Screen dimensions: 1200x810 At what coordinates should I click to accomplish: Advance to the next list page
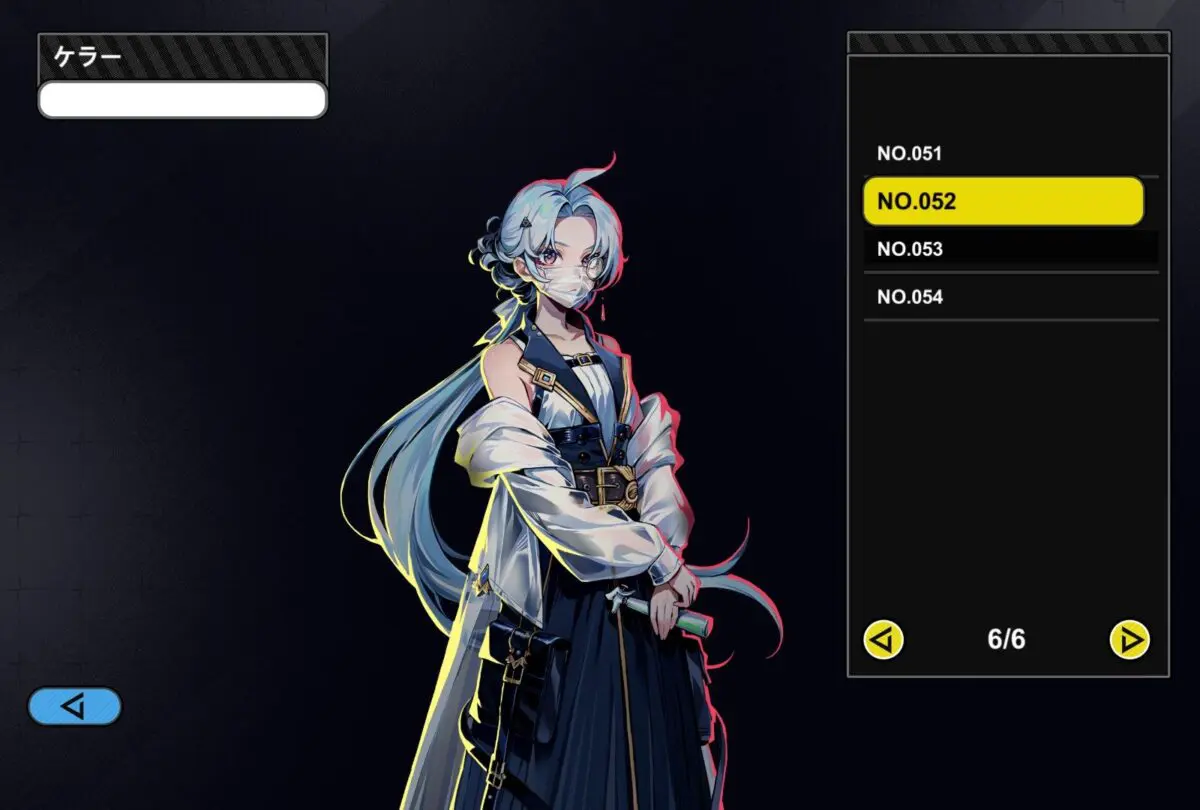pyautogui.click(x=1130, y=639)
